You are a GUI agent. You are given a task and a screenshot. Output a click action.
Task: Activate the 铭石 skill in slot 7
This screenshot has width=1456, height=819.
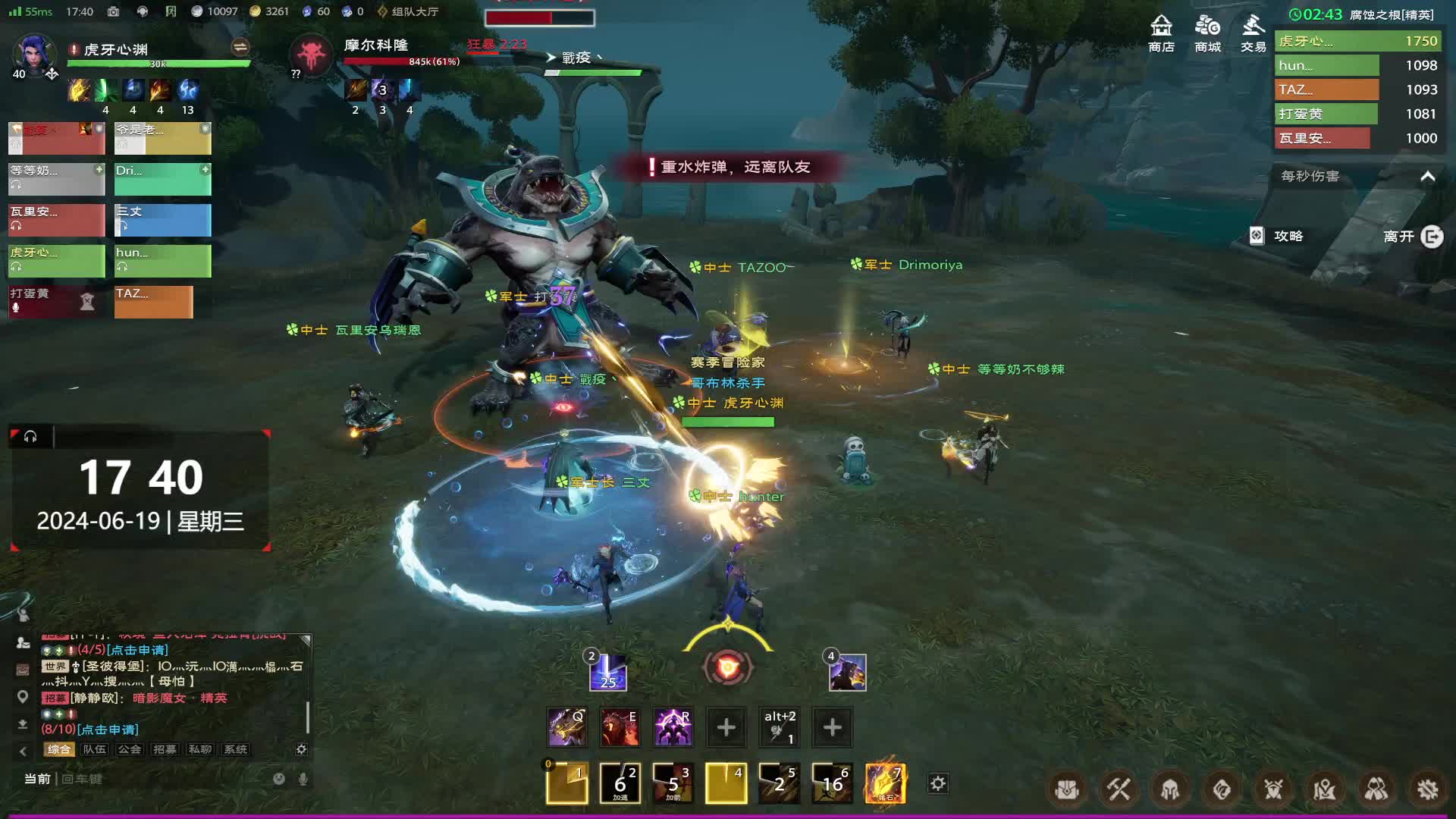click(x=885, y=783)
